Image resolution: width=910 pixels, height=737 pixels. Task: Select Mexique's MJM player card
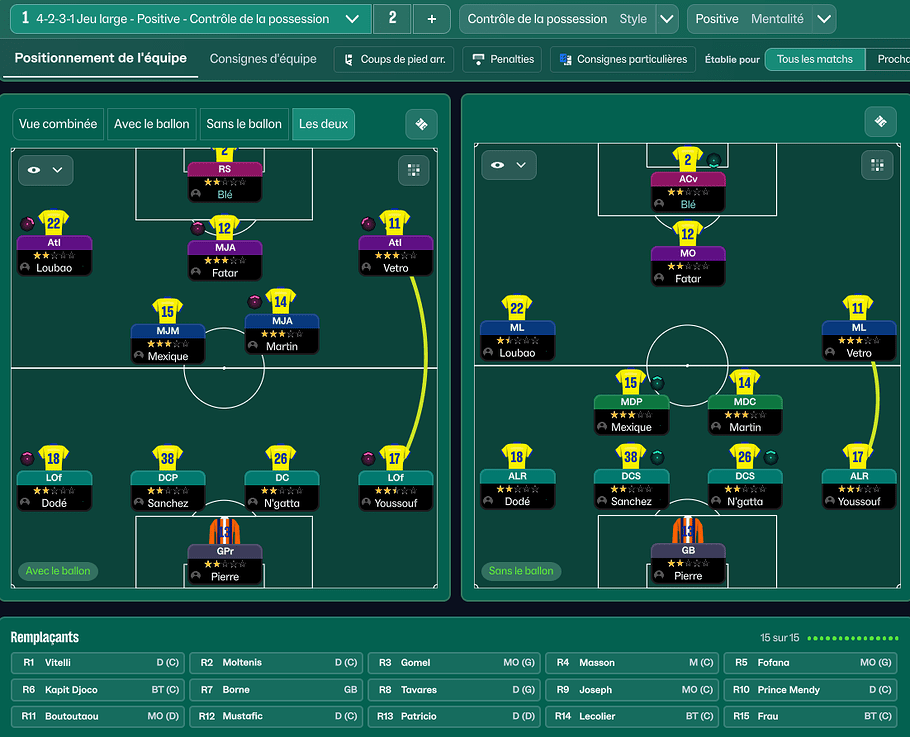pyautogui.click(x=168, y=343)
